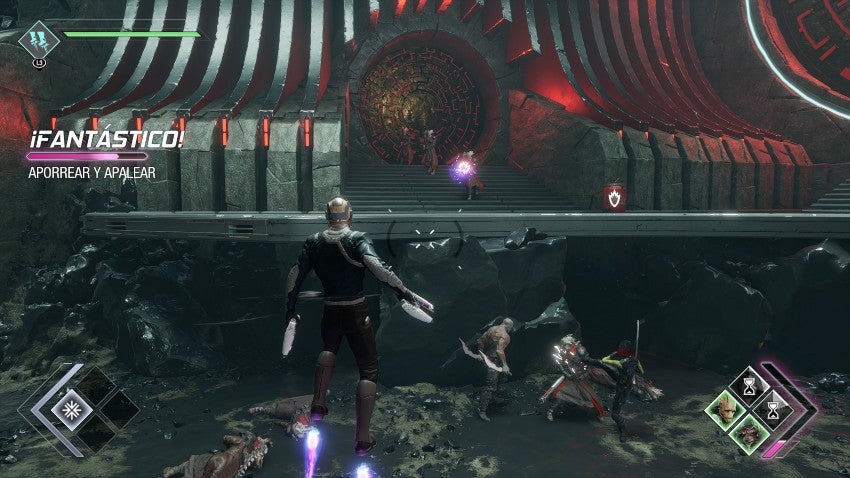Select the Groot portrait in the team diamond
Image resolution: width=850 pixels, height=478 pixels.
724,409
